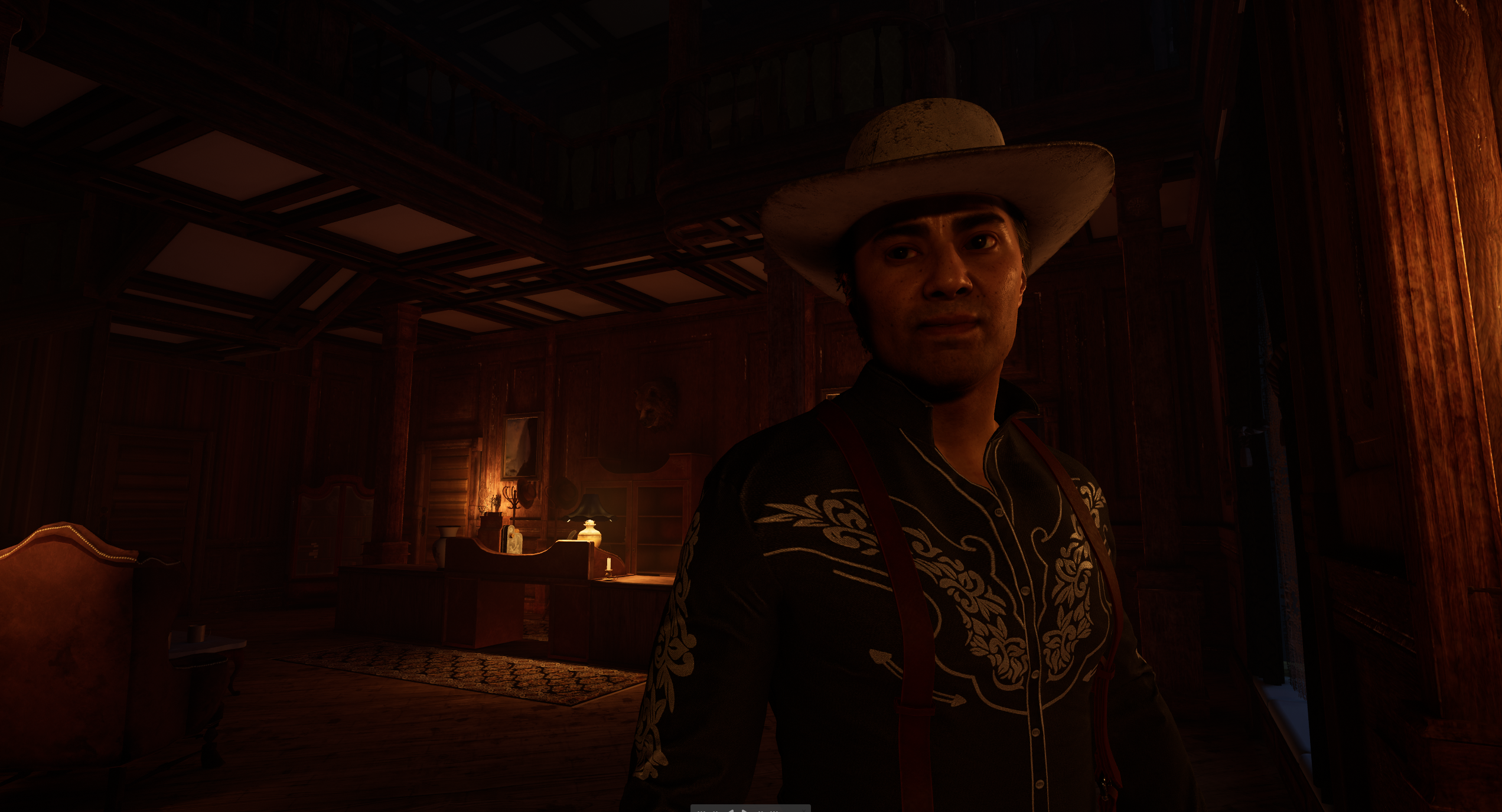Screen dimensions: 1502x812
Task: Close the playback control bar
Action: coord(804,811)
